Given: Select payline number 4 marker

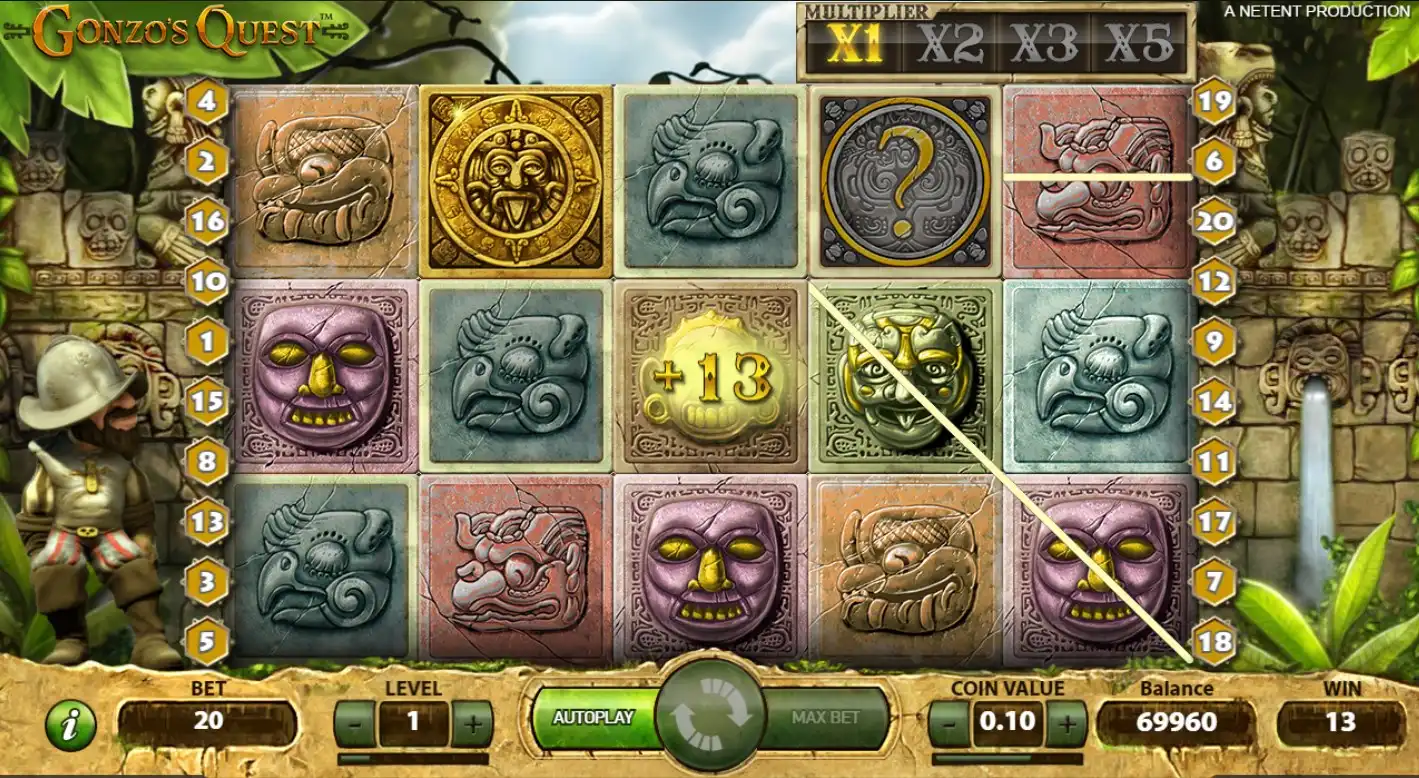Looking at the screenshot, I should click(x=207, y=101).
